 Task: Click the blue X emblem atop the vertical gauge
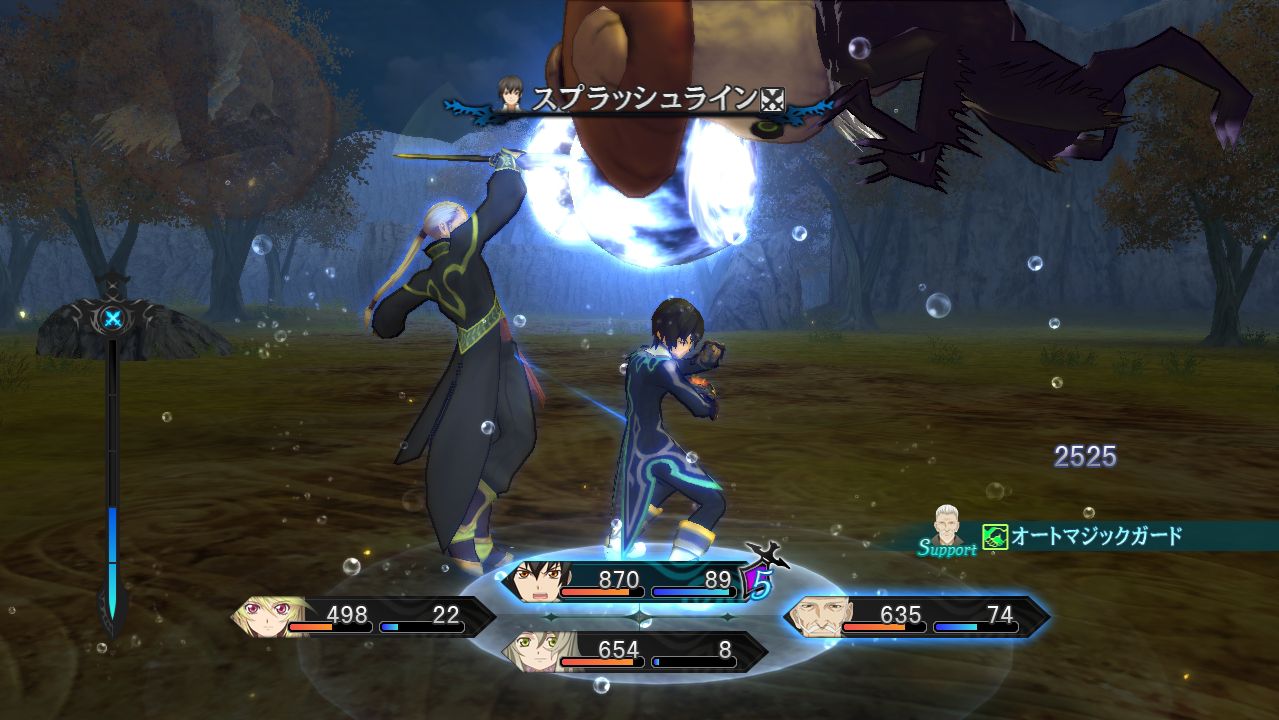pyautogui.click(x=111, y=320)
